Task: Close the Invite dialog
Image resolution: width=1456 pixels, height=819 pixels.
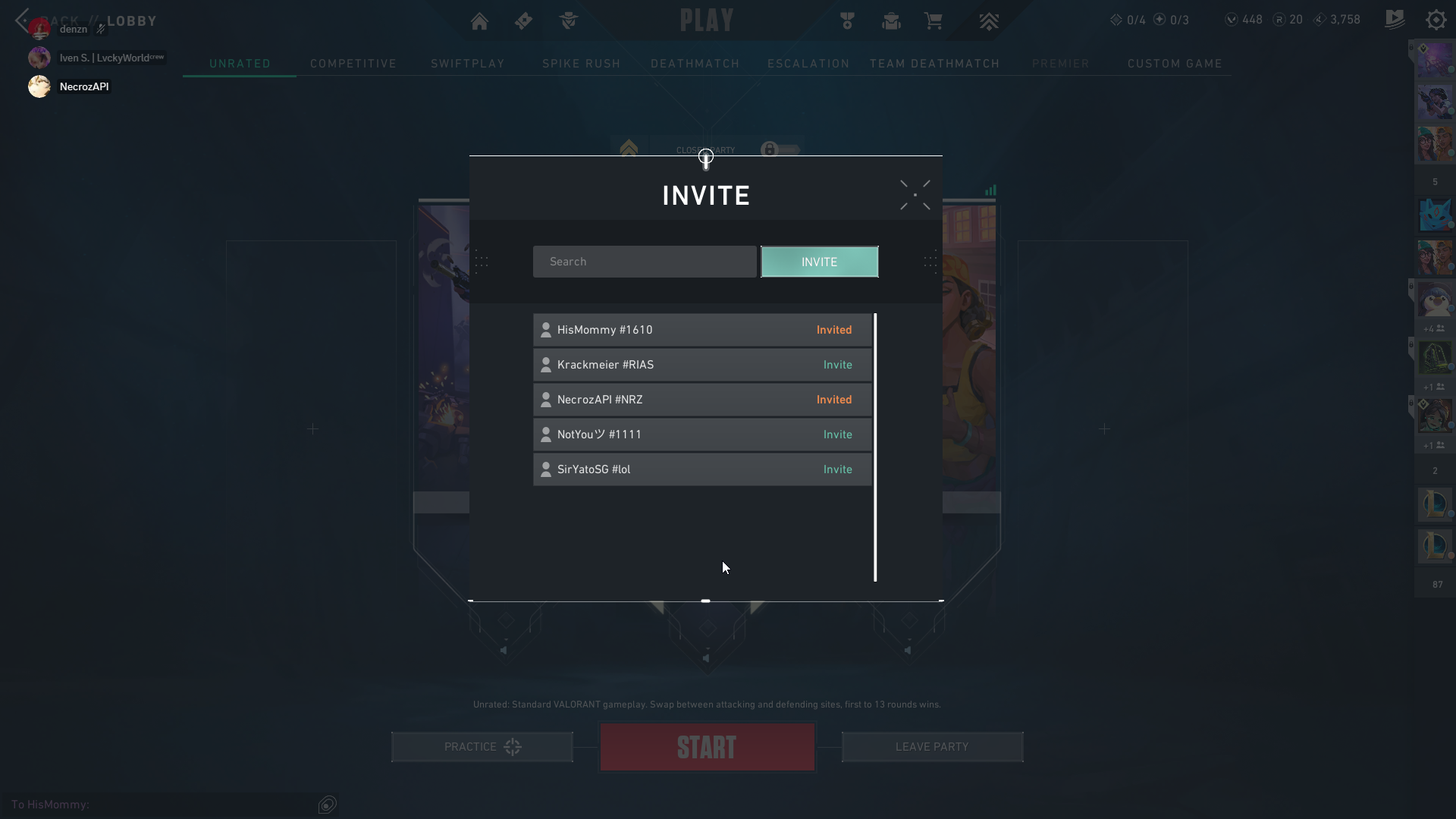Action: pos(915,195)
